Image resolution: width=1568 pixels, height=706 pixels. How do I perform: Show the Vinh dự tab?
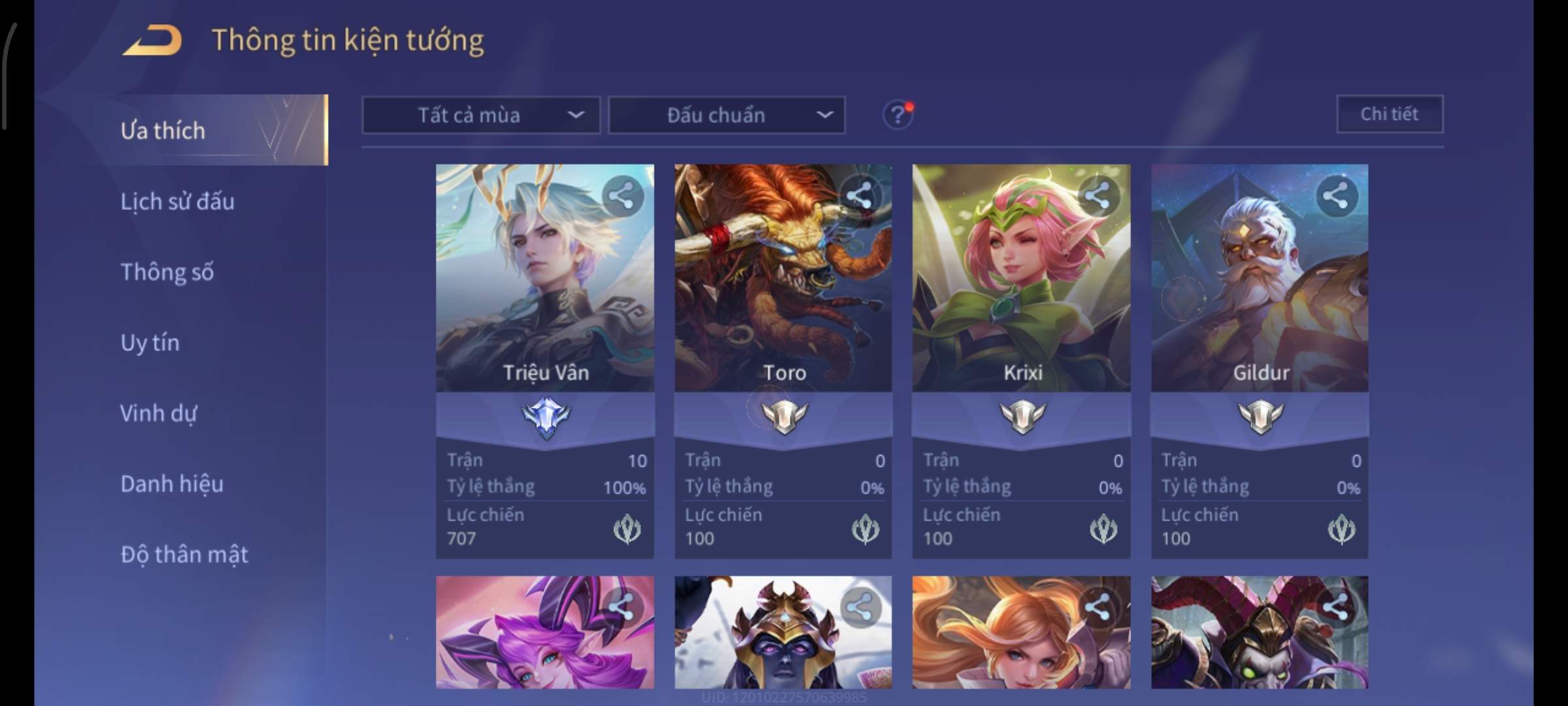tap(158, 413)
